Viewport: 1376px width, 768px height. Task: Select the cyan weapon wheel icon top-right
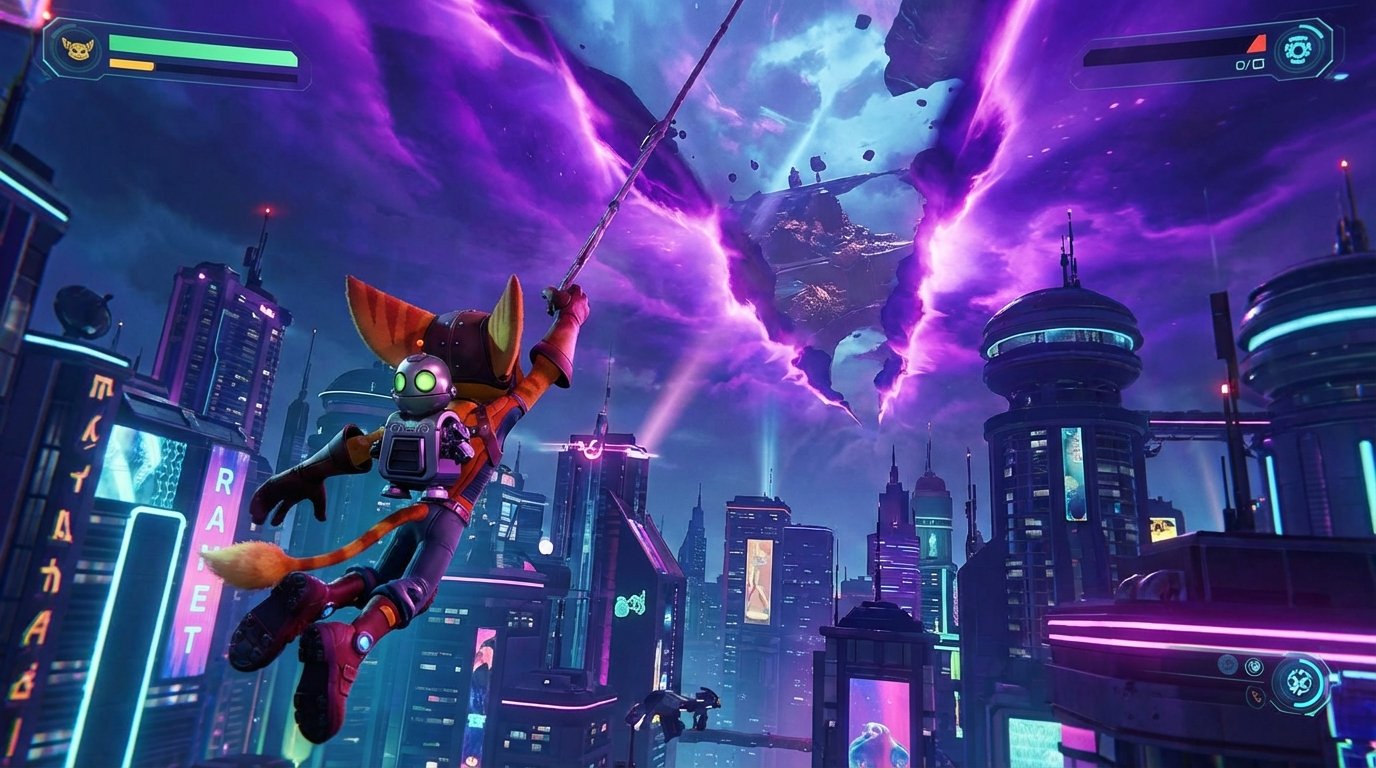click(1297, 49)
